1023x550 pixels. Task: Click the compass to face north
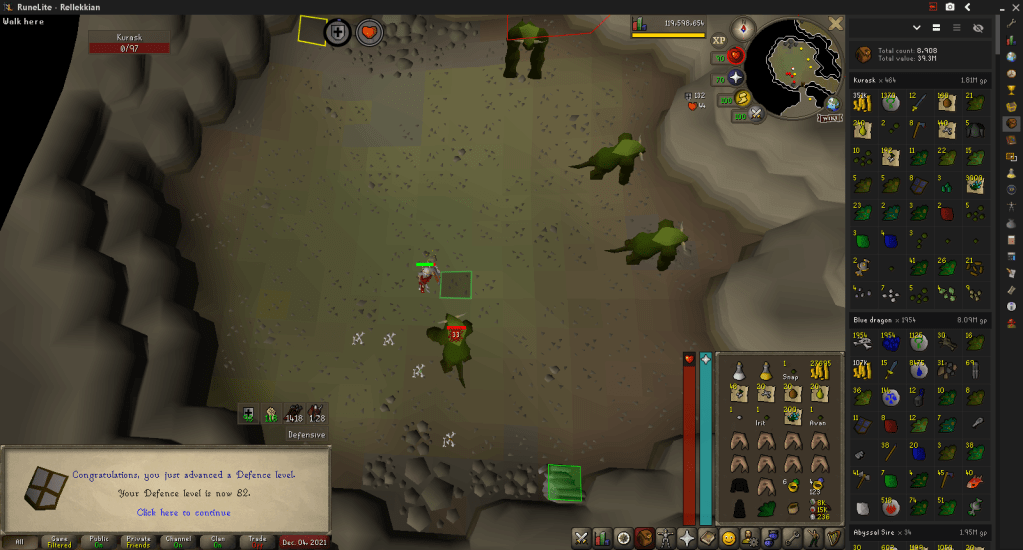click(x=742, y=28)
